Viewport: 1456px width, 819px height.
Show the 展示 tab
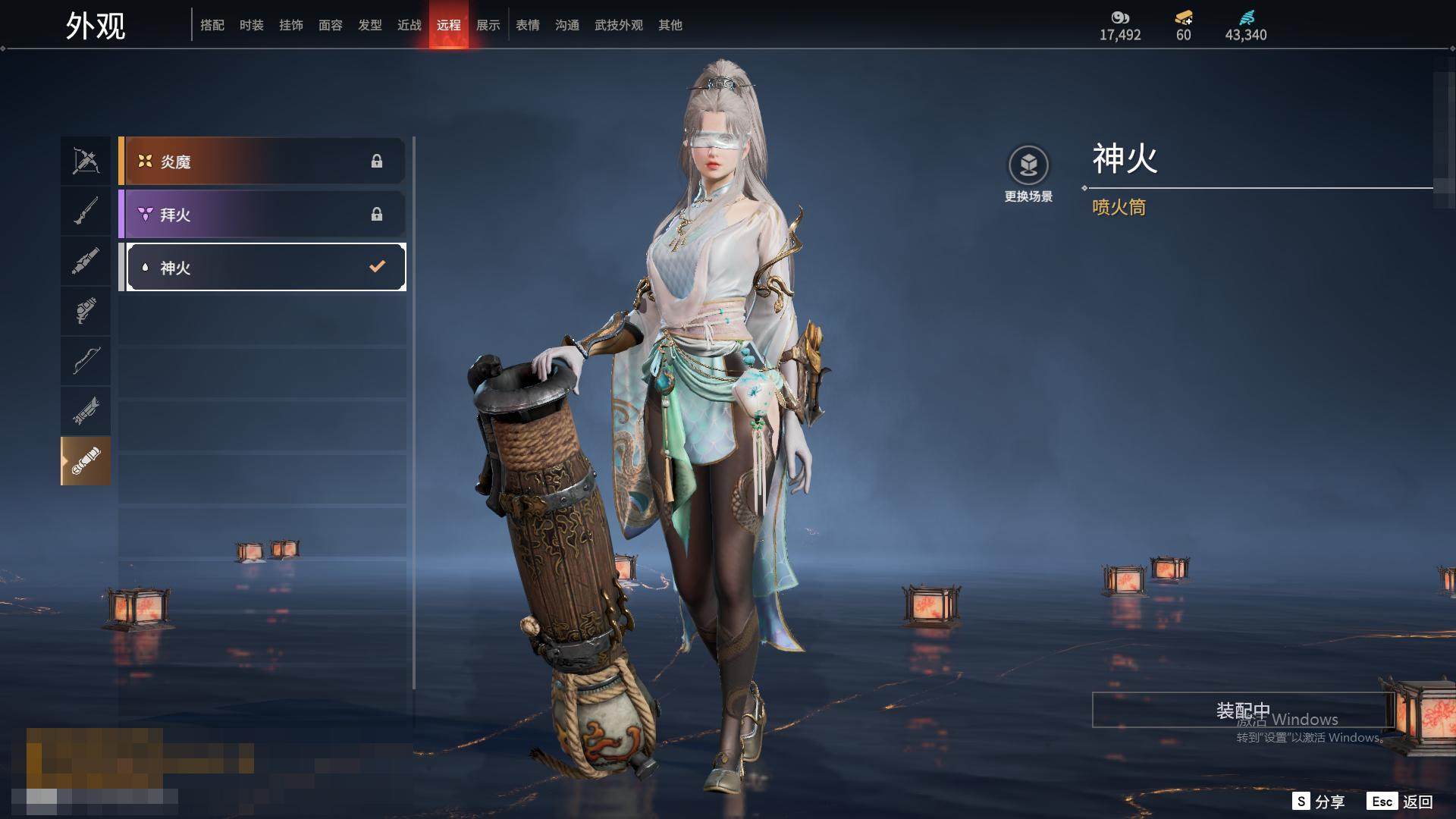coord(488,25)
